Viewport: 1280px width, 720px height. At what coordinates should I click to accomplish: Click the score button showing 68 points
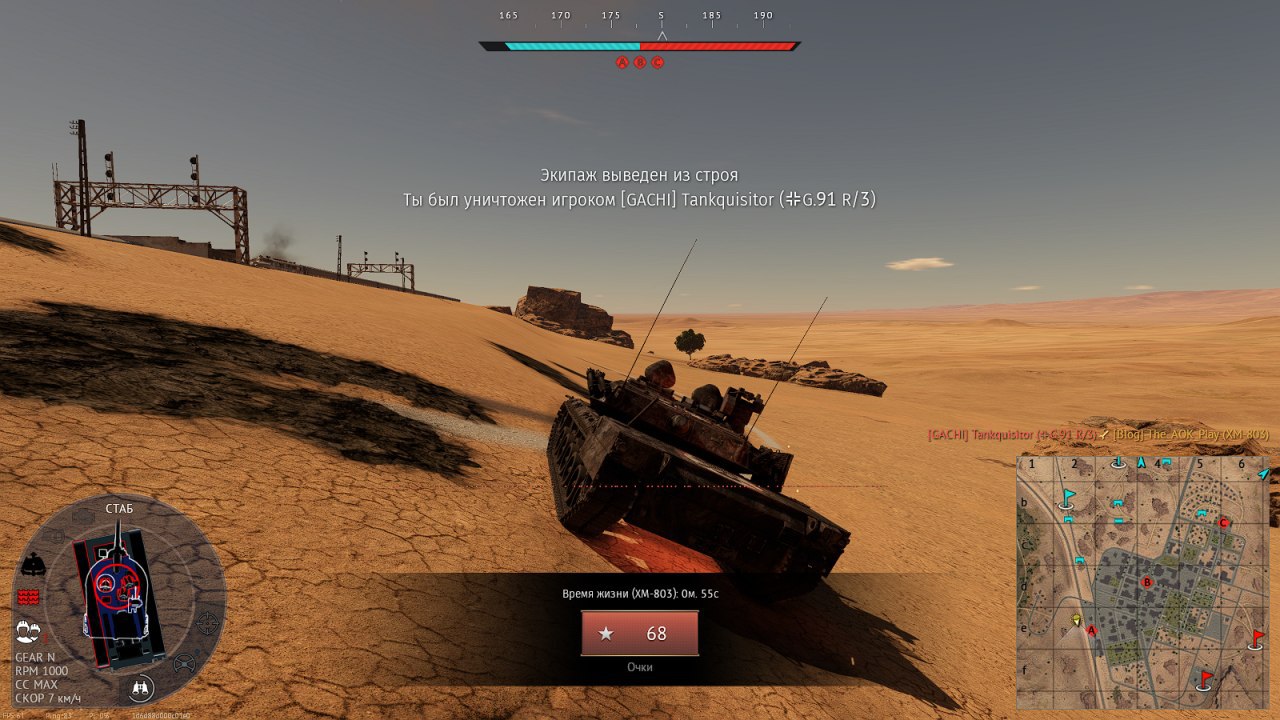coord(640,633)
